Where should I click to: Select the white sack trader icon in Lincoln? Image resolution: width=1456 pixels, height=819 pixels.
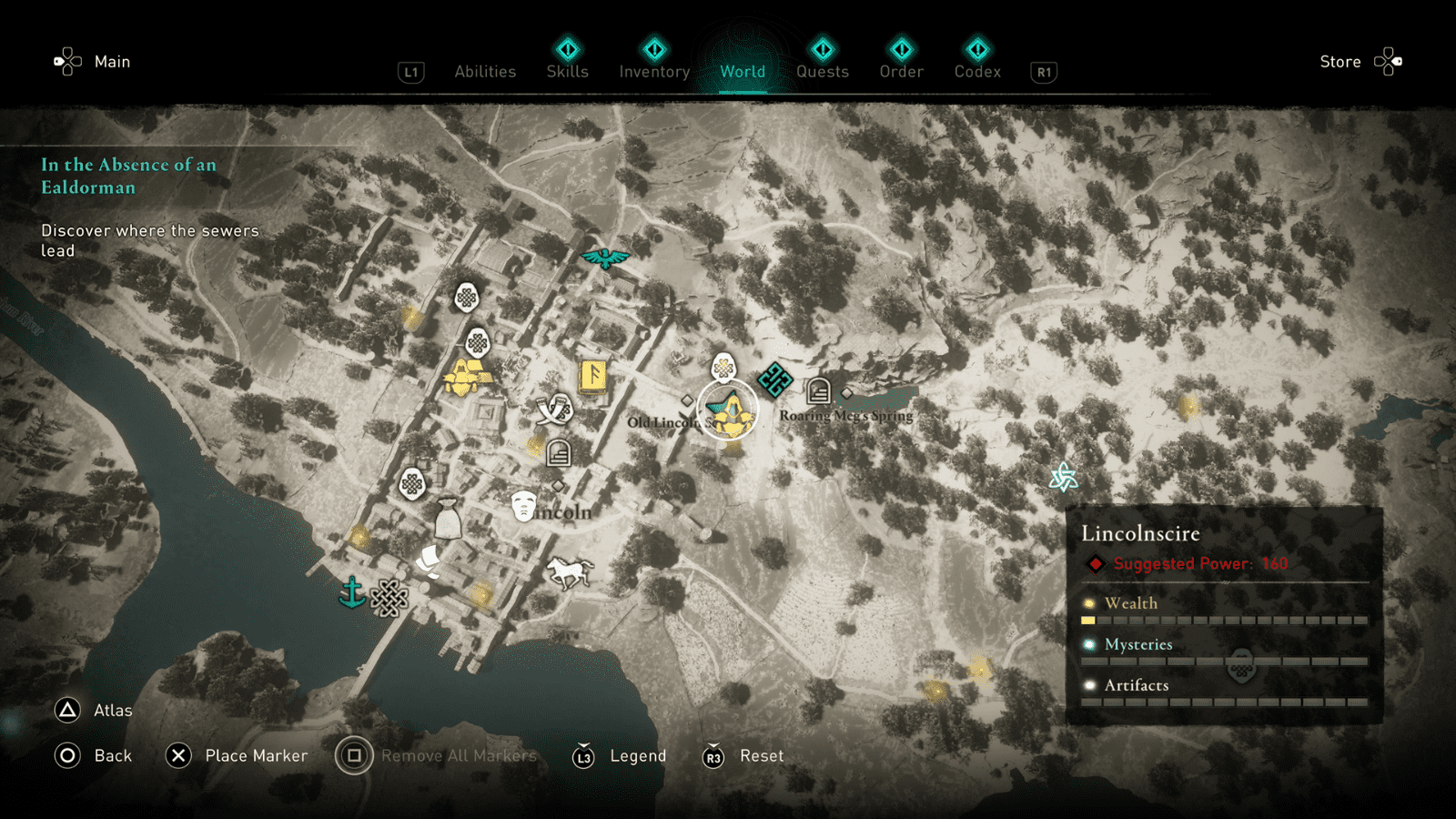click(450, 517)
